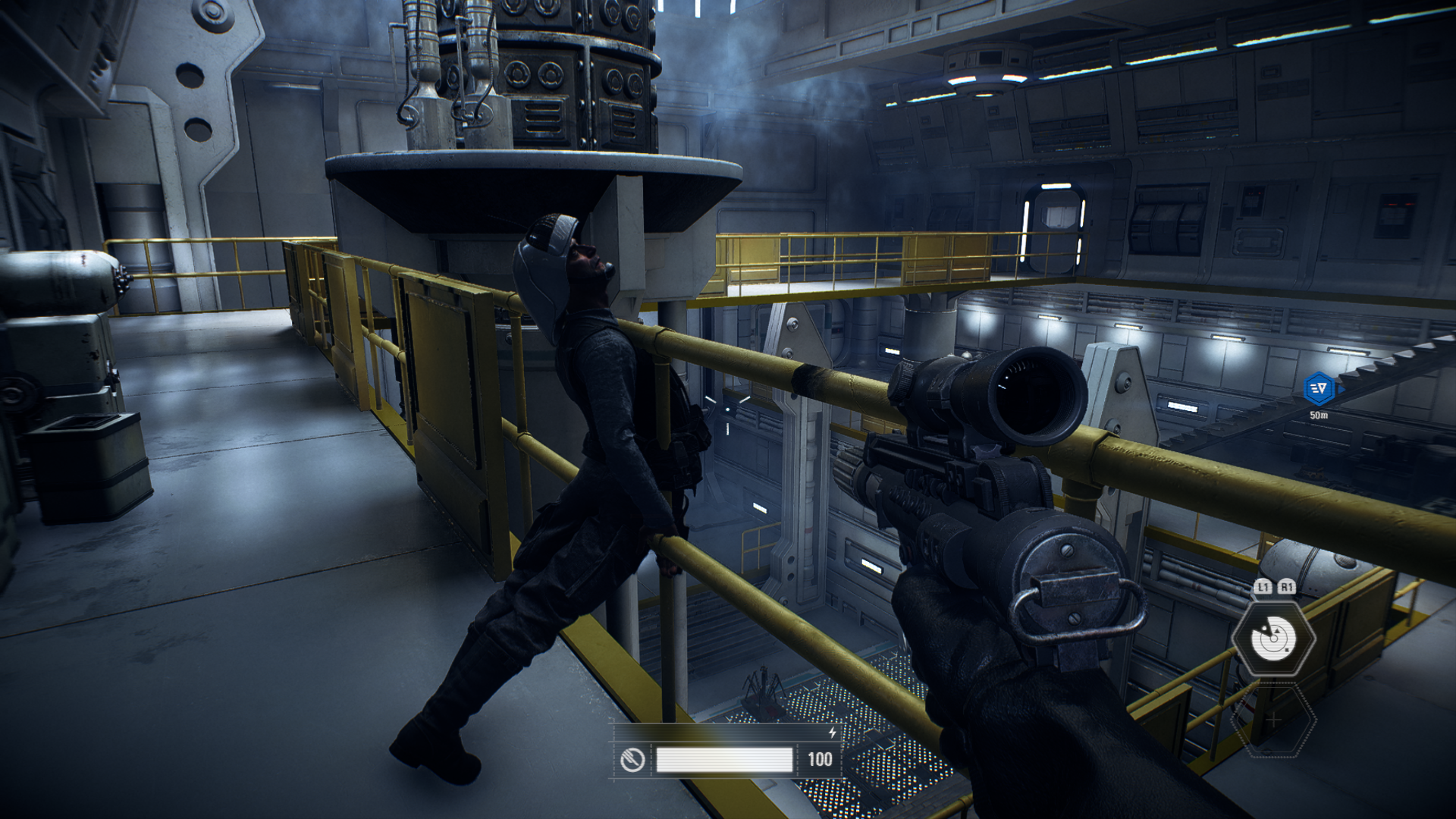Select the empty dashed ability slot with plus
The height and width of the screenshot is (819, 1456).
[1273, 720]
